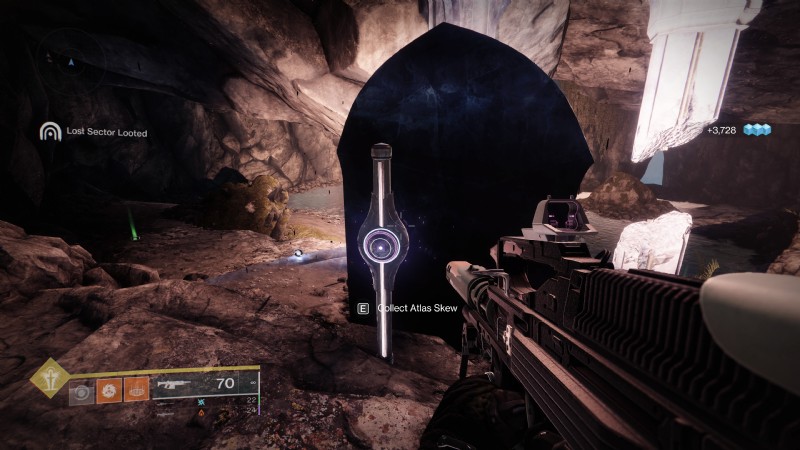Image resolution: width=800 pixels, height=450 pixels.
Task: Click the circular radar minimap
Action: [69, 62]
